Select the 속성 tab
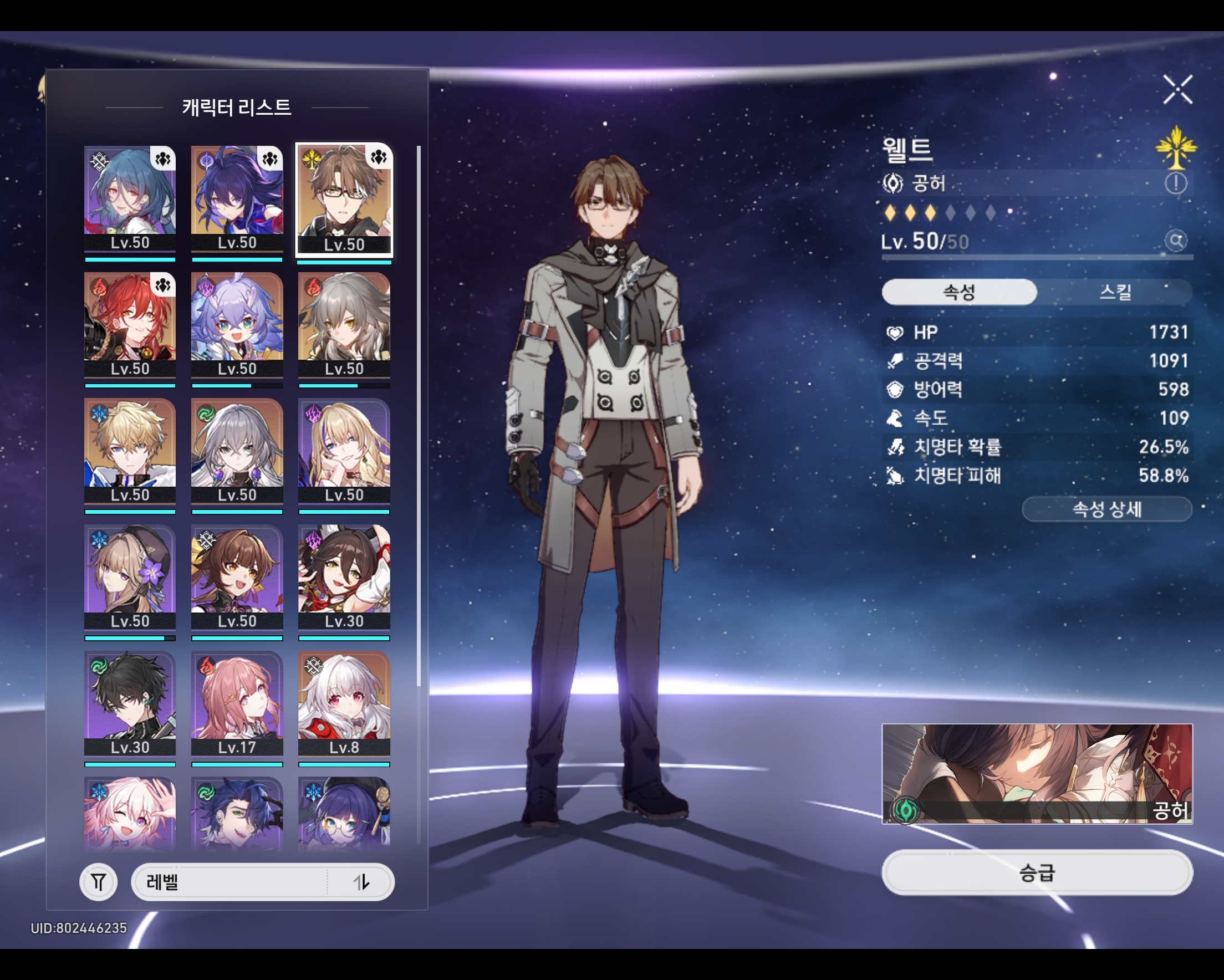 coord(959,292)
